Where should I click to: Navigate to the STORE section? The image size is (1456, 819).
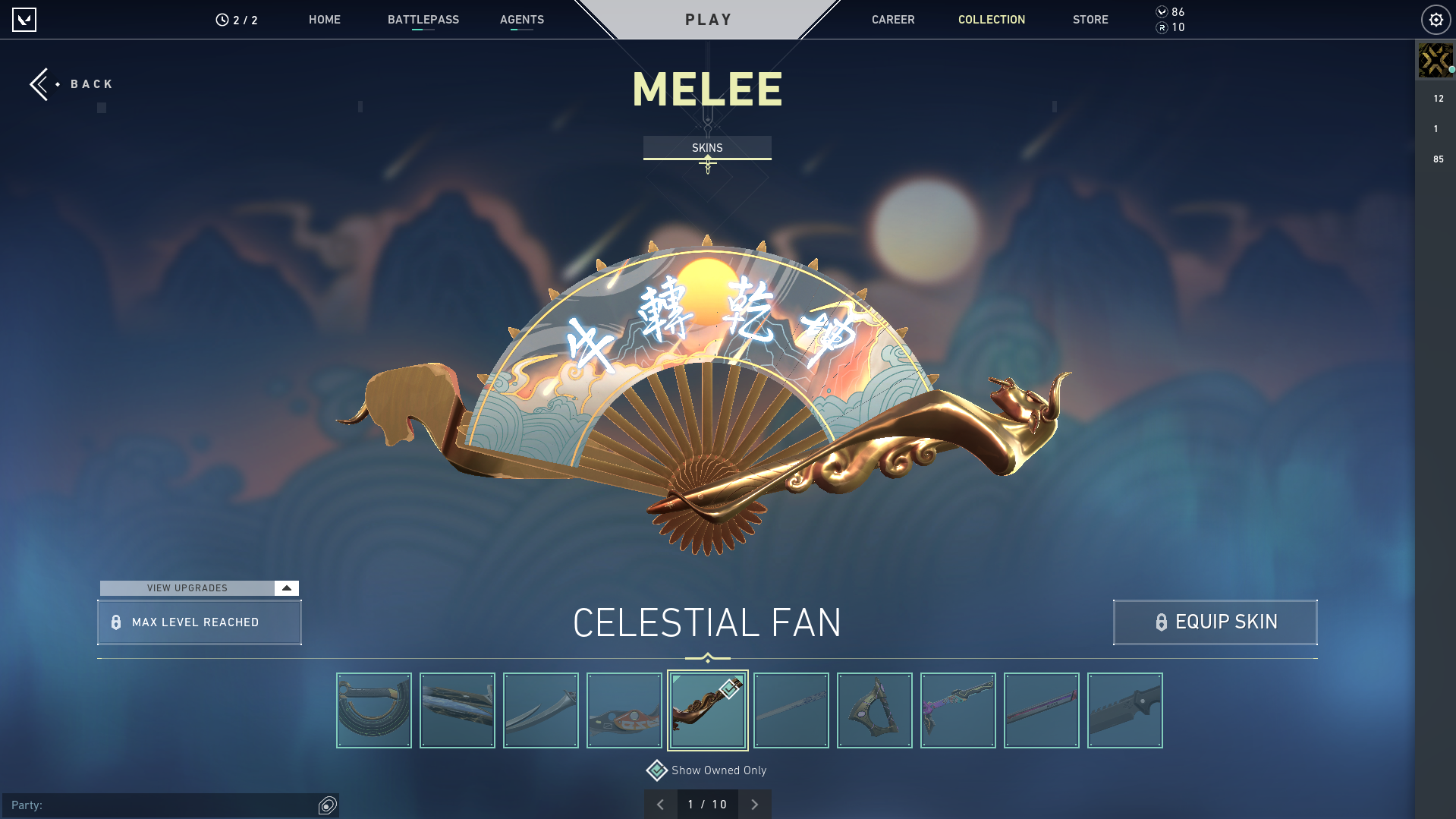click(x=1090, y=20)
